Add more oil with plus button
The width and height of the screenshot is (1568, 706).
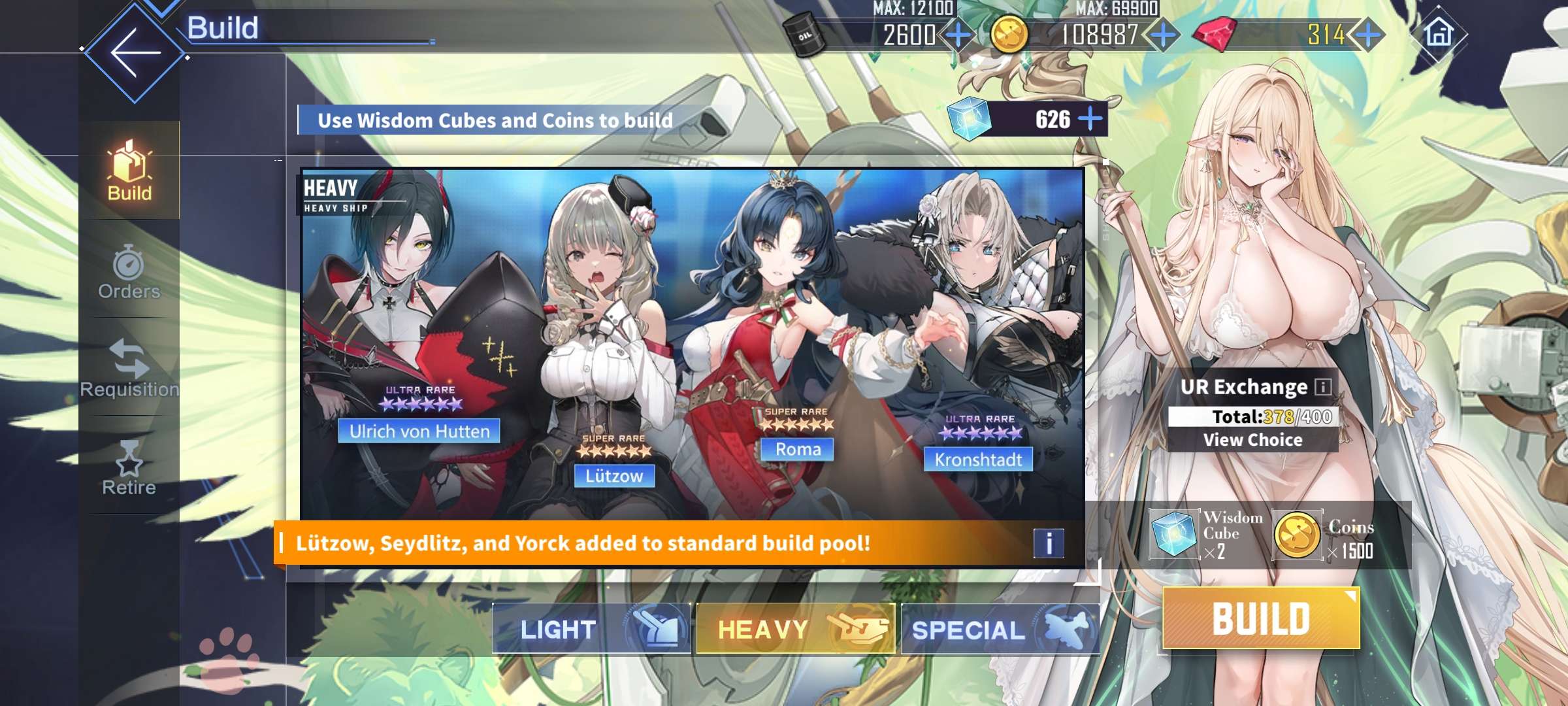(958, 35)
